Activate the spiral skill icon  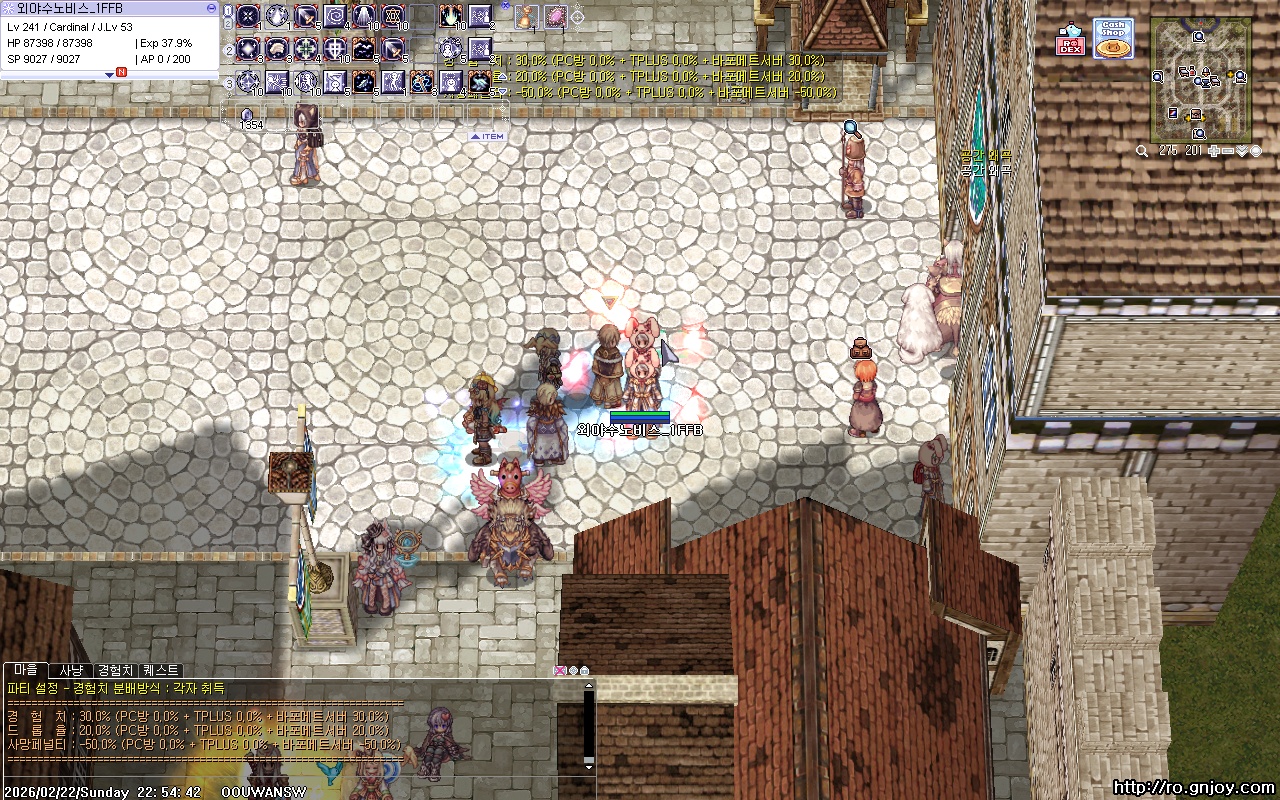(x=335, y=16)
